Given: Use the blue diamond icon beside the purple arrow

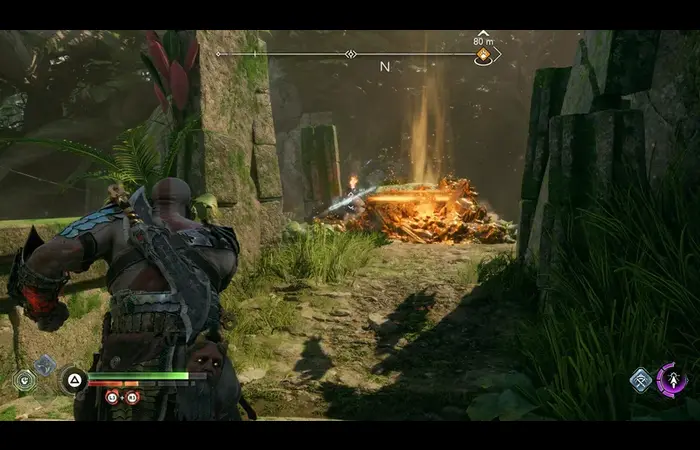Looking at the screenshot, I should pos(640,380).
